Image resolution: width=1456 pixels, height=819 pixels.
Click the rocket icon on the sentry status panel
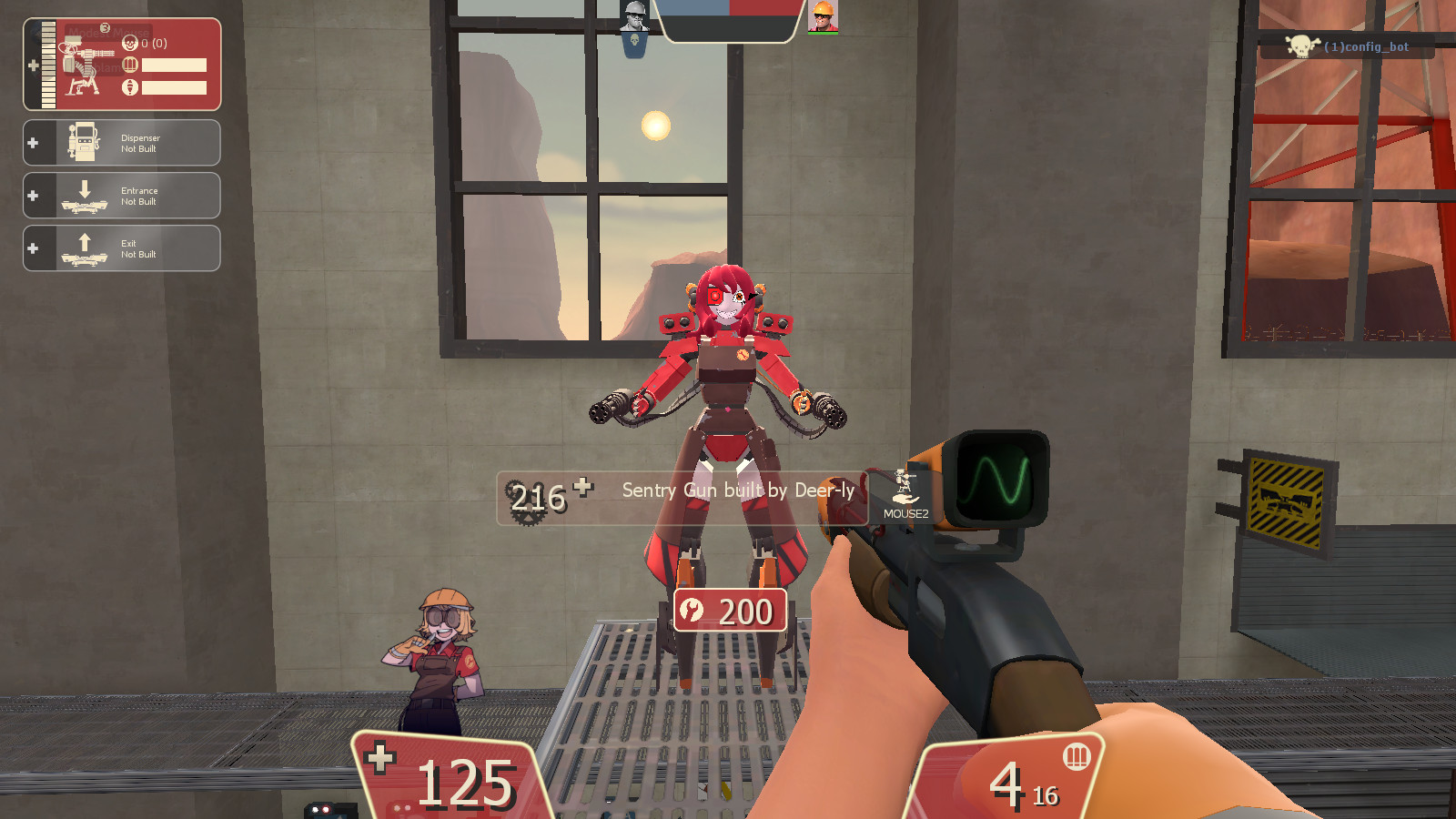[129, 87]
